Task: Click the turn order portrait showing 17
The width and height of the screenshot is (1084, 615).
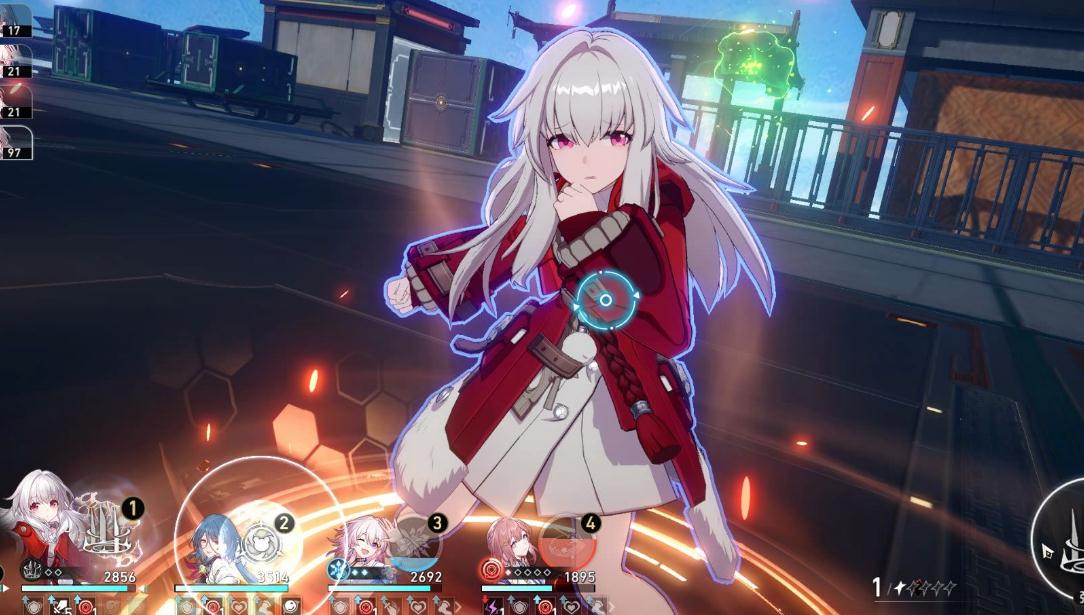Action: pos(15,20)
